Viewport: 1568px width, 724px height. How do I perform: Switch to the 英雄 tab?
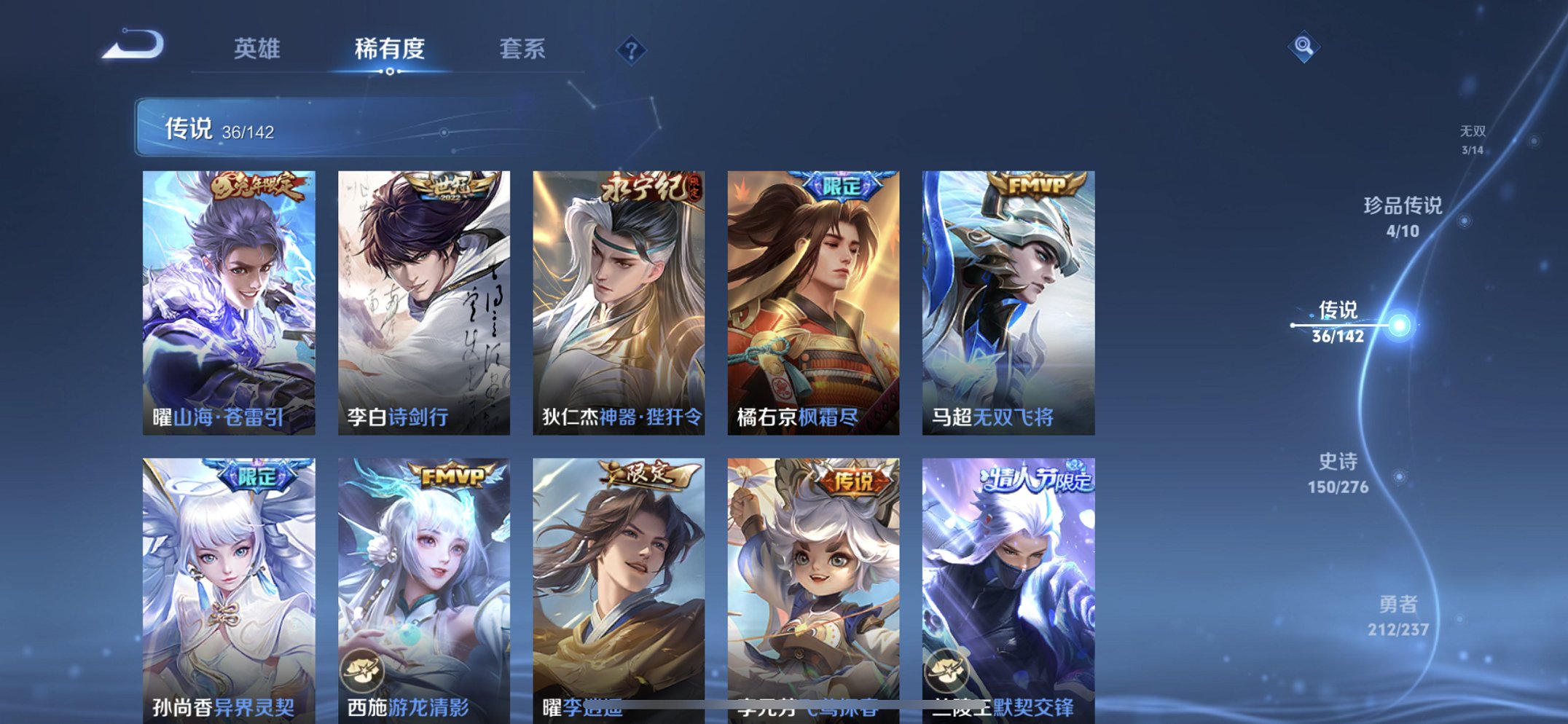tap(259, 50)
